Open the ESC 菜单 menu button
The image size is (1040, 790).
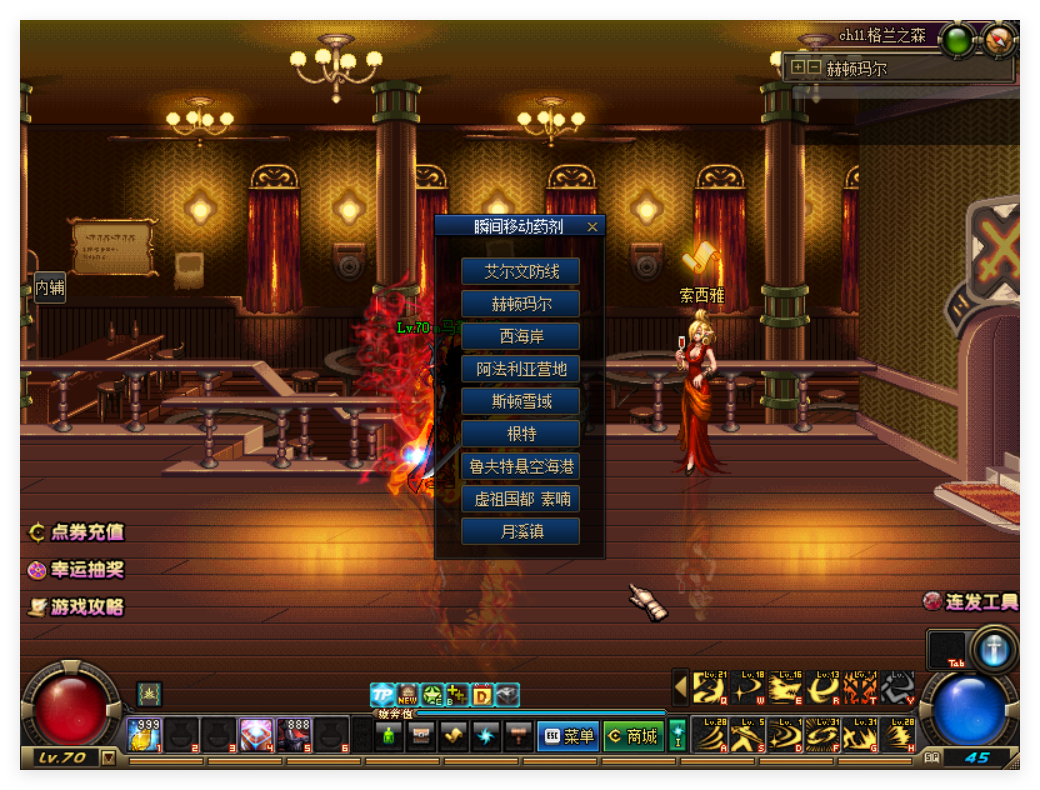click(567, 736)
